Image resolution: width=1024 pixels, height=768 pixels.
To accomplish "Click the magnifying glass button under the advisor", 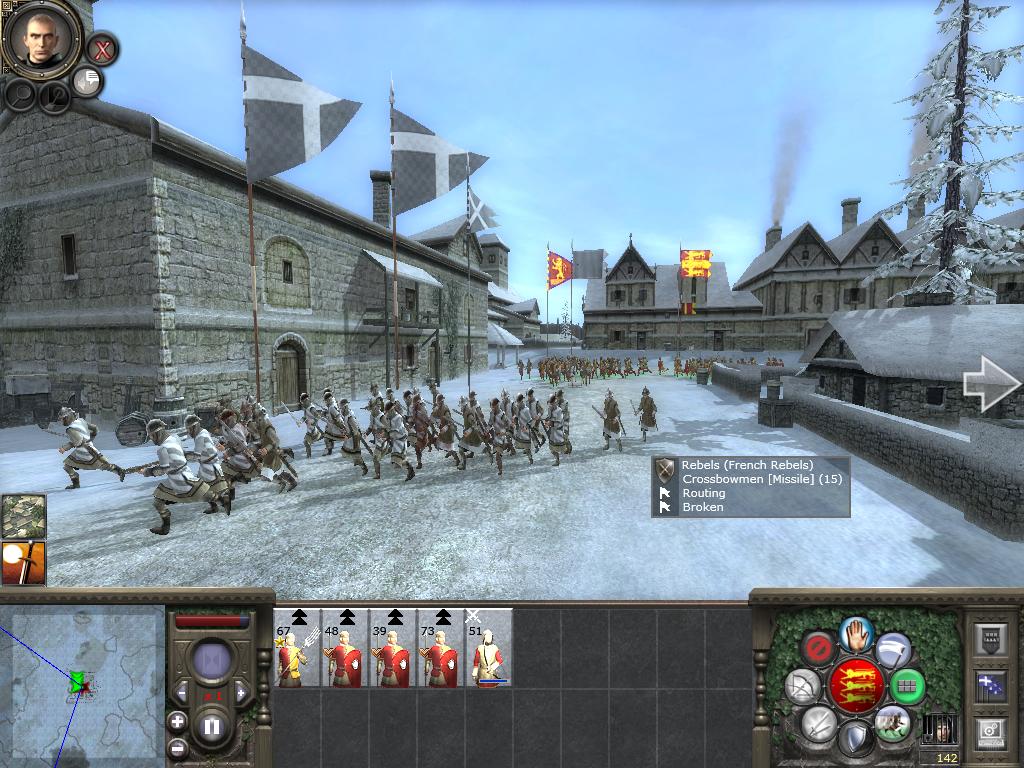I will pos(22,95).
